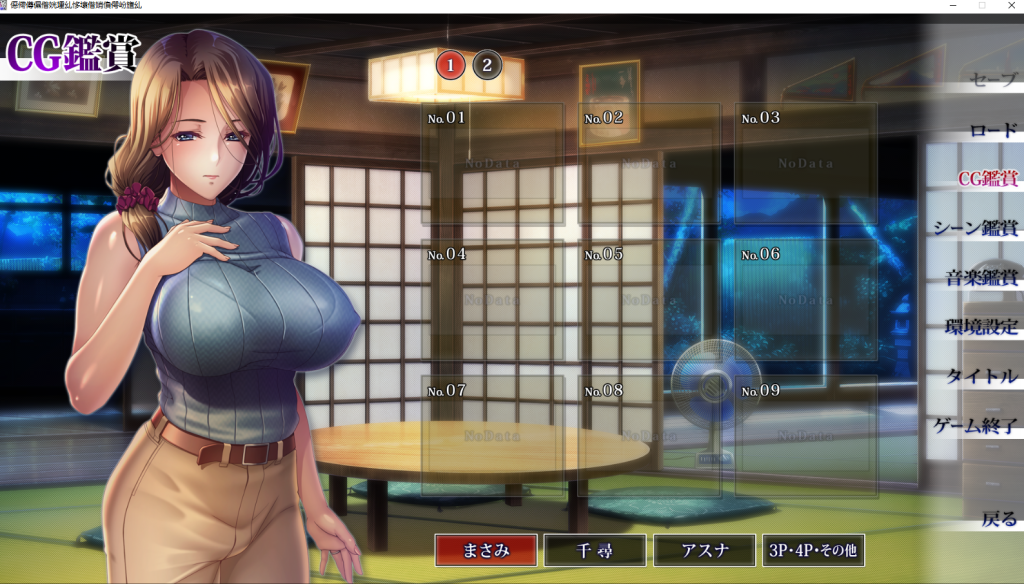Select the まさみ character tab
Screen dimensions: 1024x584
[486, 550]
